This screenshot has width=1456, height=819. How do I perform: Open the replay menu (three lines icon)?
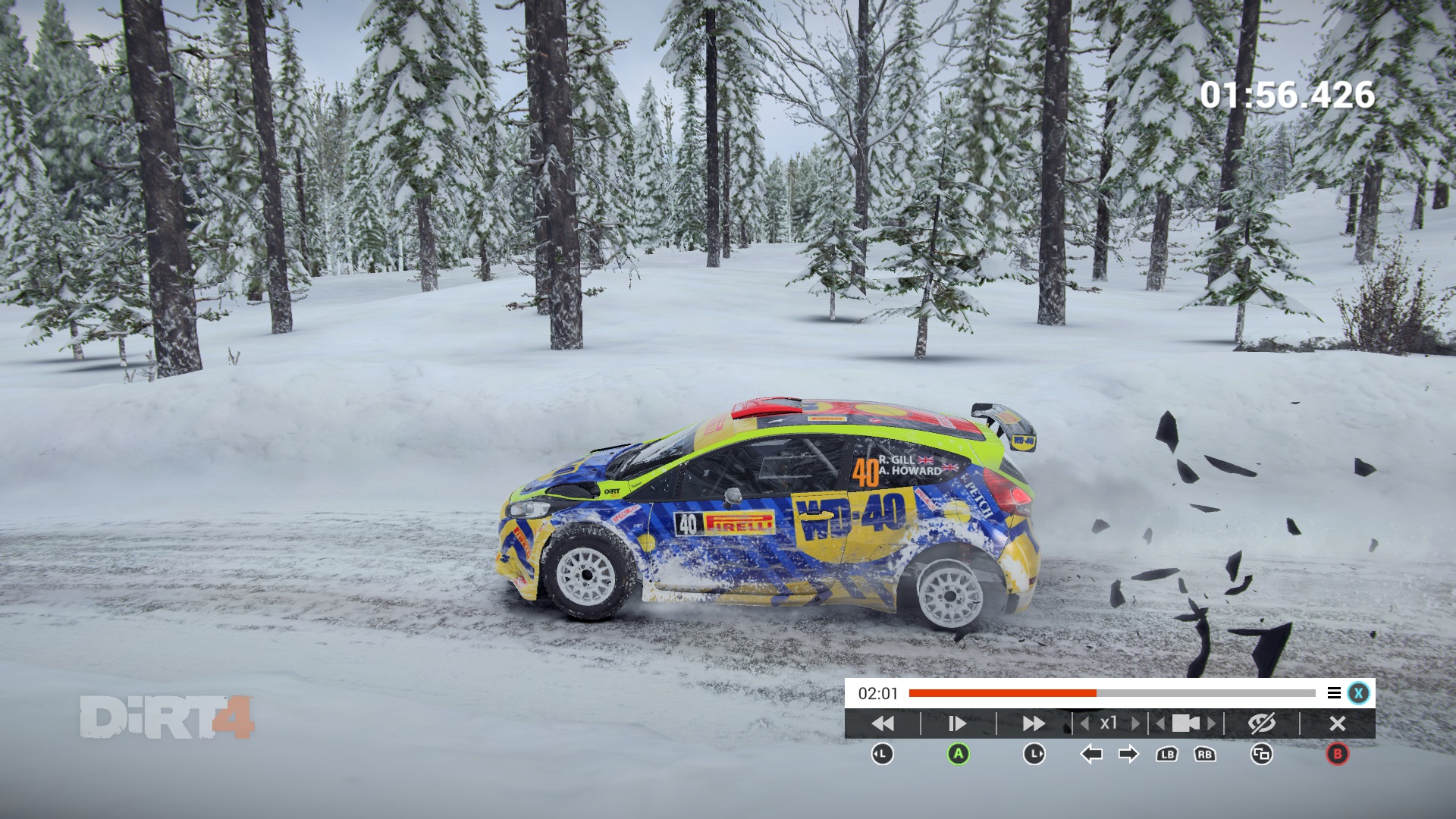click(x=1334, y=693)
